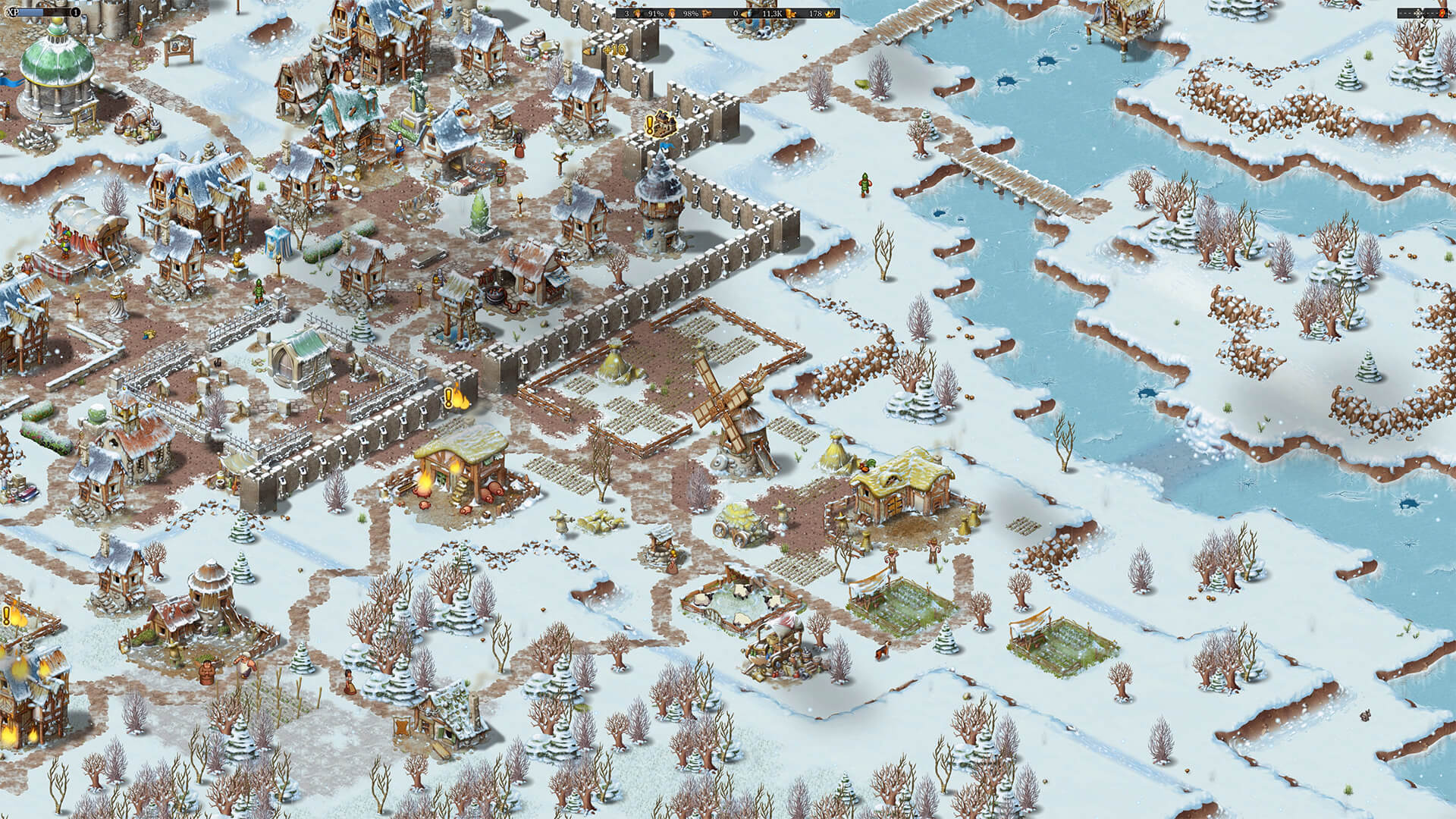Click the coin icon showing 11.3K

coord(790,14)
